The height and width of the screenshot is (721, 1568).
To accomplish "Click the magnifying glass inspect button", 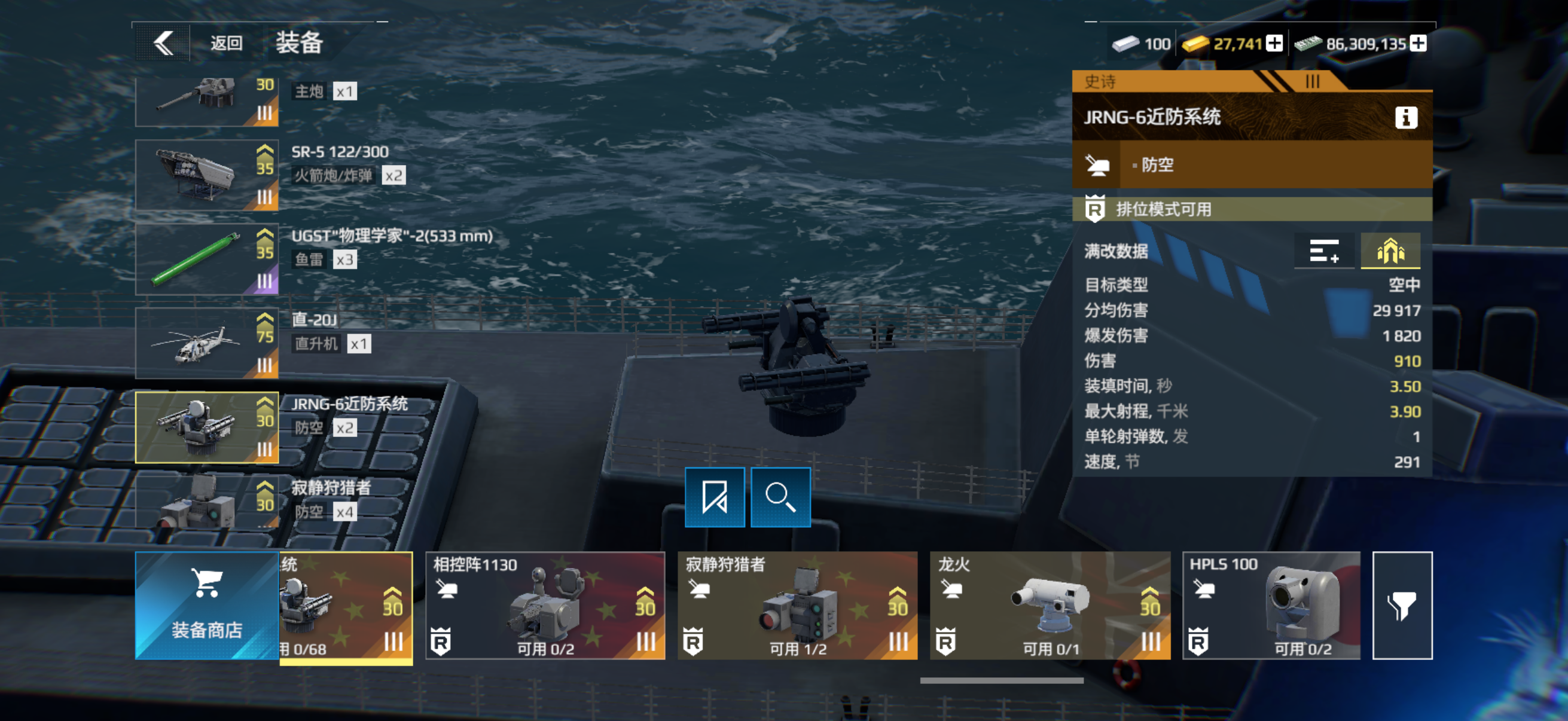I will 780,497.
